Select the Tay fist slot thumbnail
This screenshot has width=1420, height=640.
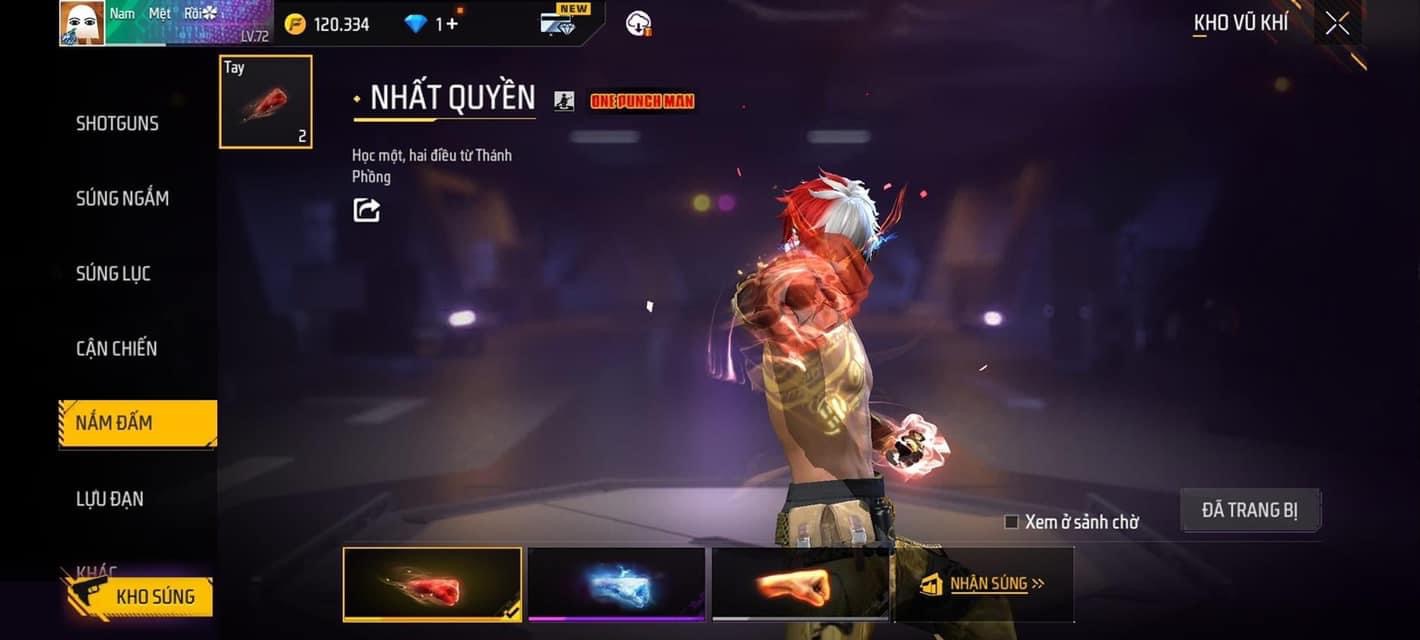click(266, 102)
